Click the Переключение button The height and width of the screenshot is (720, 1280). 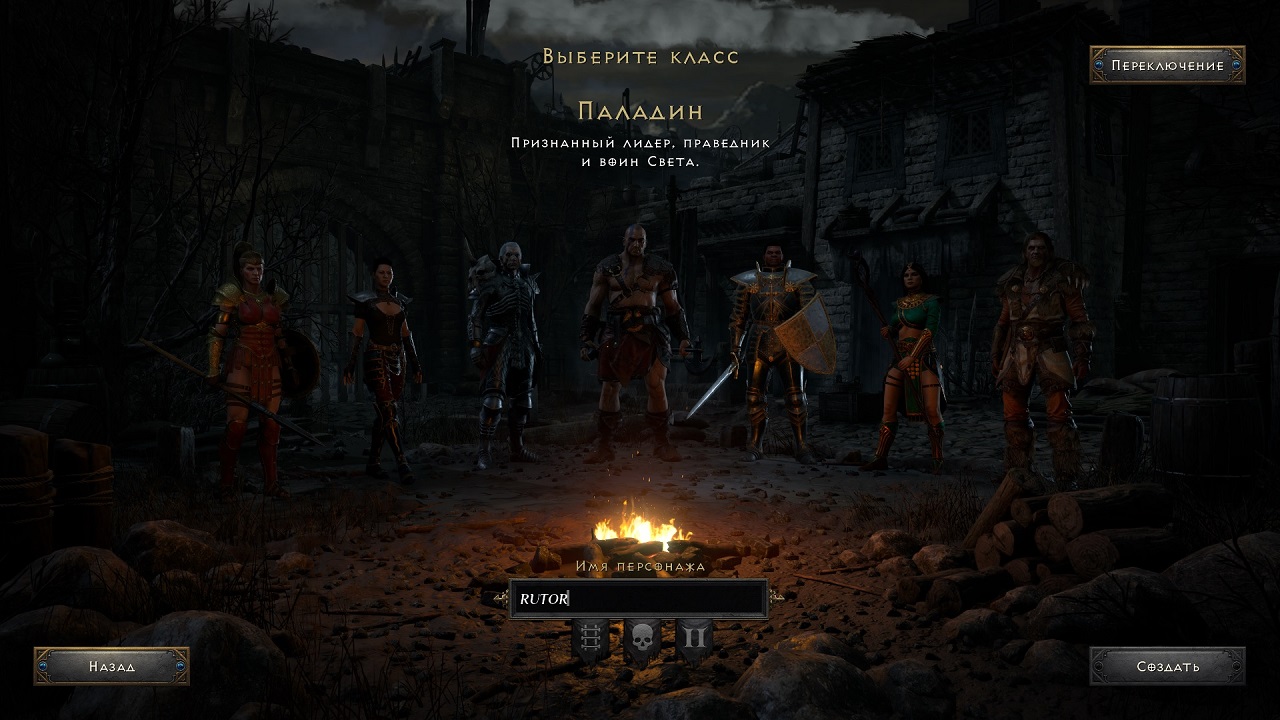[1167, 66]
